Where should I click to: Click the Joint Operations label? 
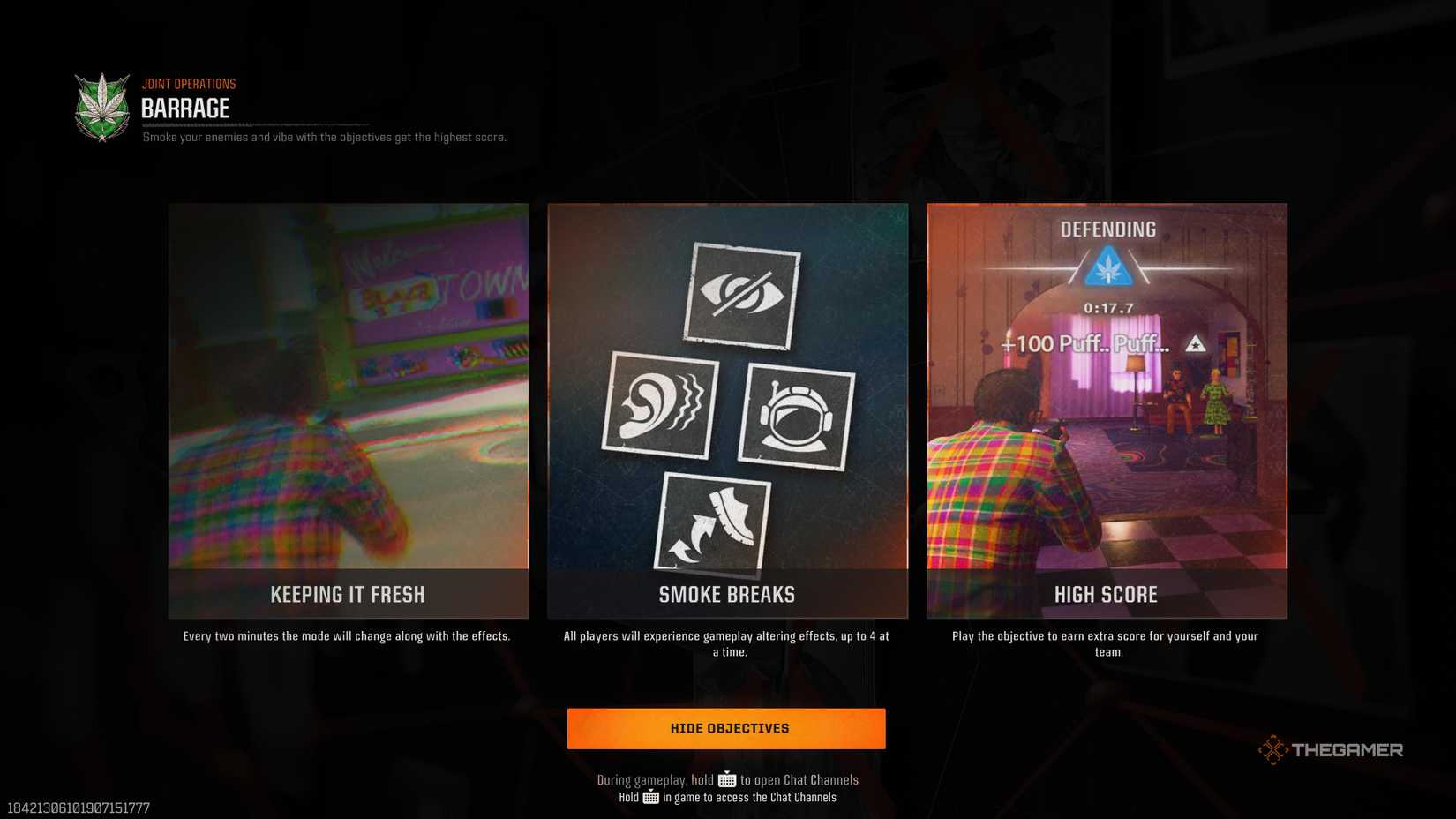(x=189, y=83)
